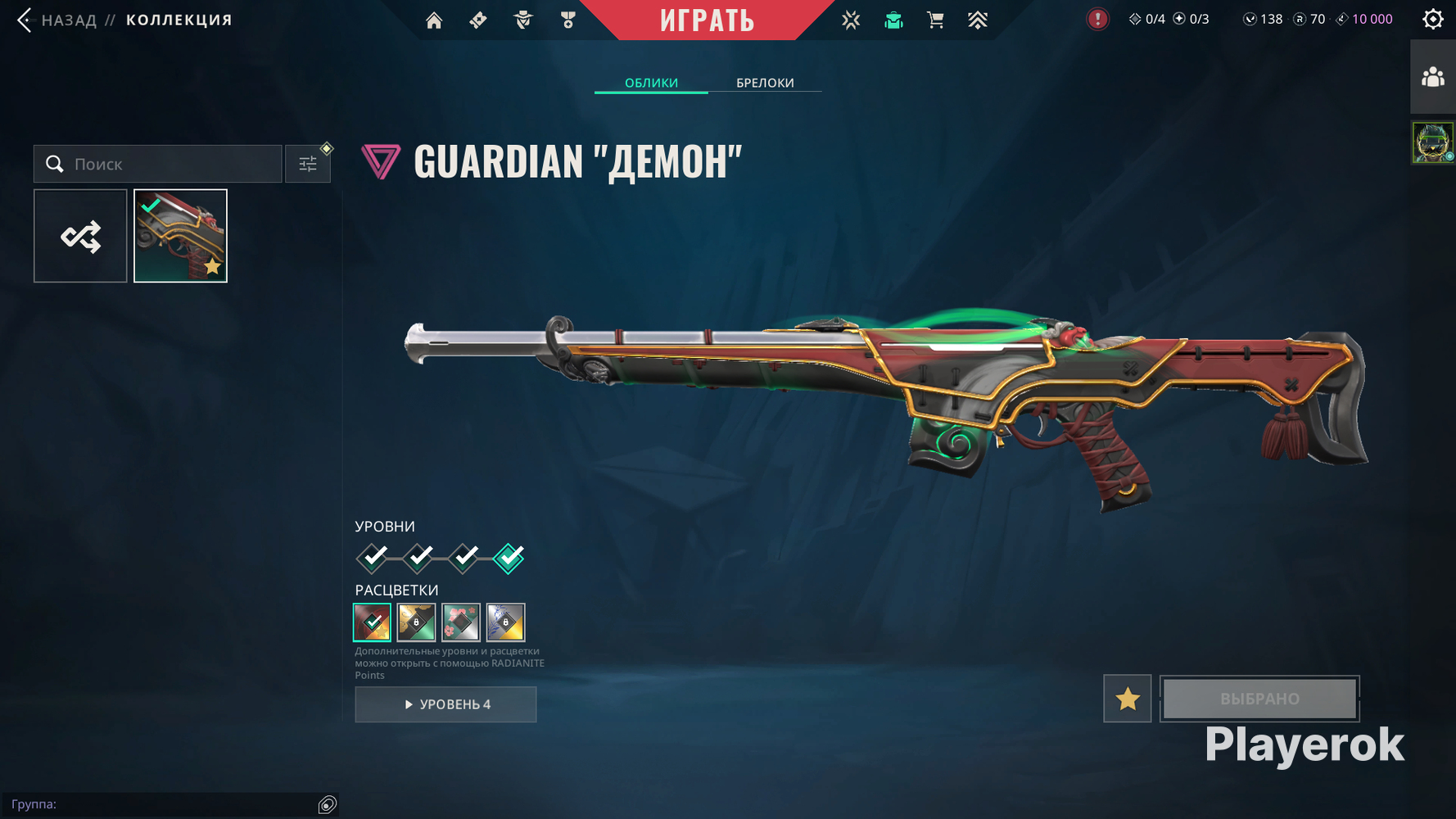Screen dimensions: 1456x819
Task: Choose the first red checked colour variant
Action: (x=372, y=622)
